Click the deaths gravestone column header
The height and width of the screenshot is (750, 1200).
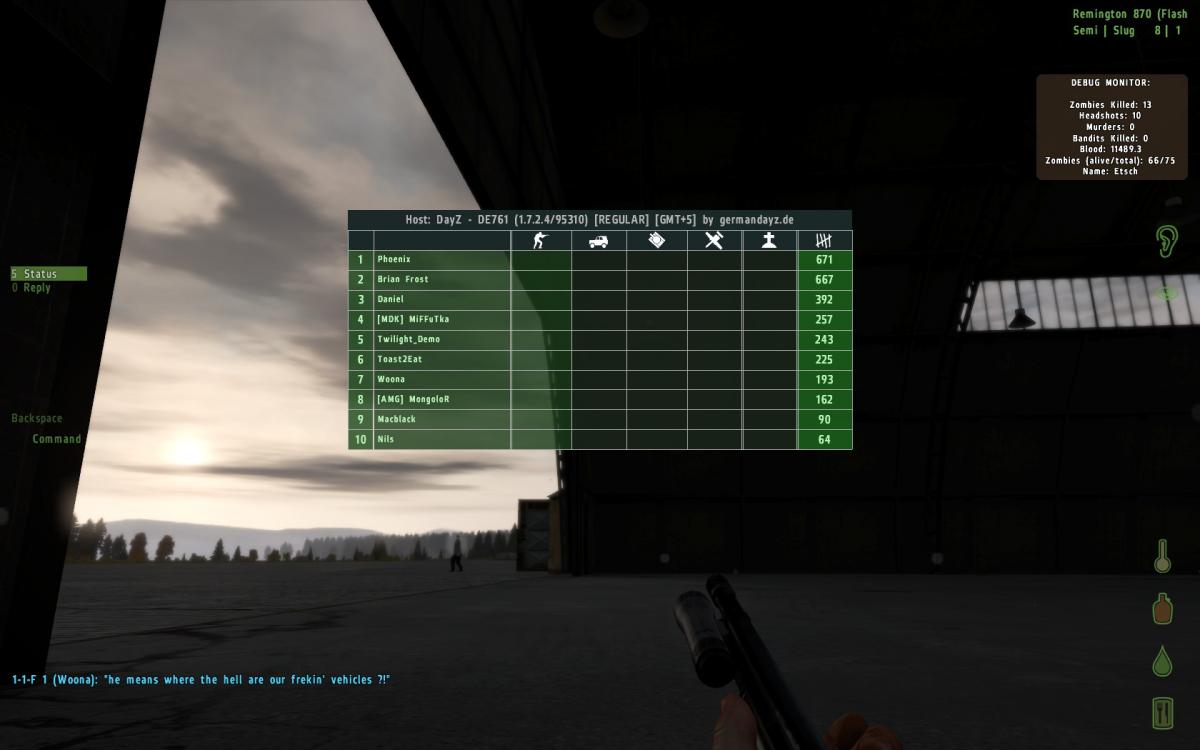pyautogui.click(x=769, y=241)
